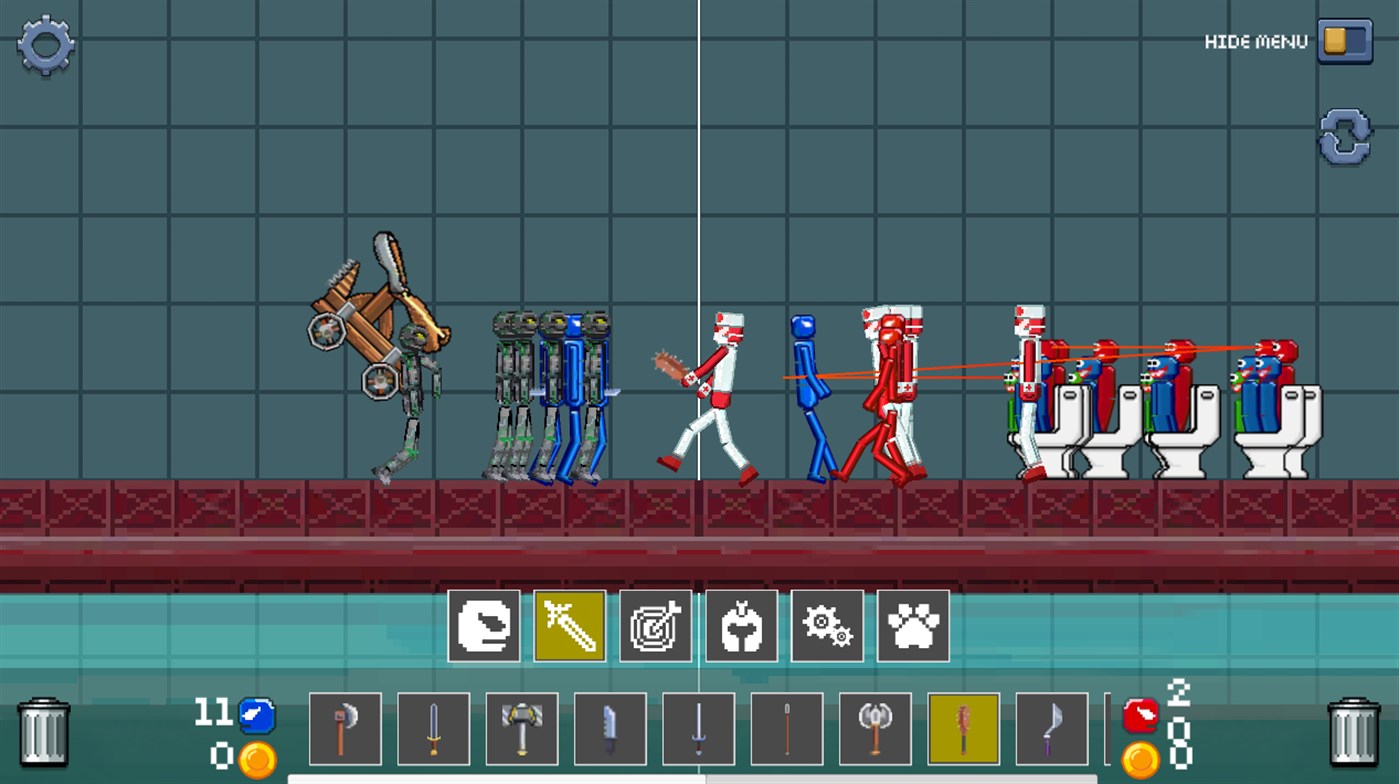Choose the double-headed axe weapon
This screenshot has height=784, width=1399.
click(873, 728)
